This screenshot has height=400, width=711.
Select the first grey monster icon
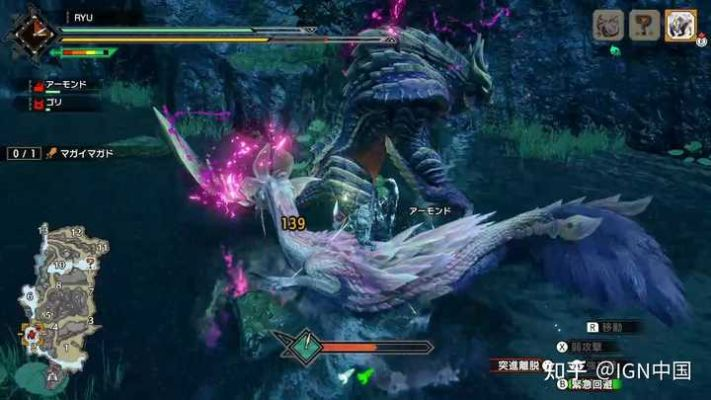(x=609, y=25)
